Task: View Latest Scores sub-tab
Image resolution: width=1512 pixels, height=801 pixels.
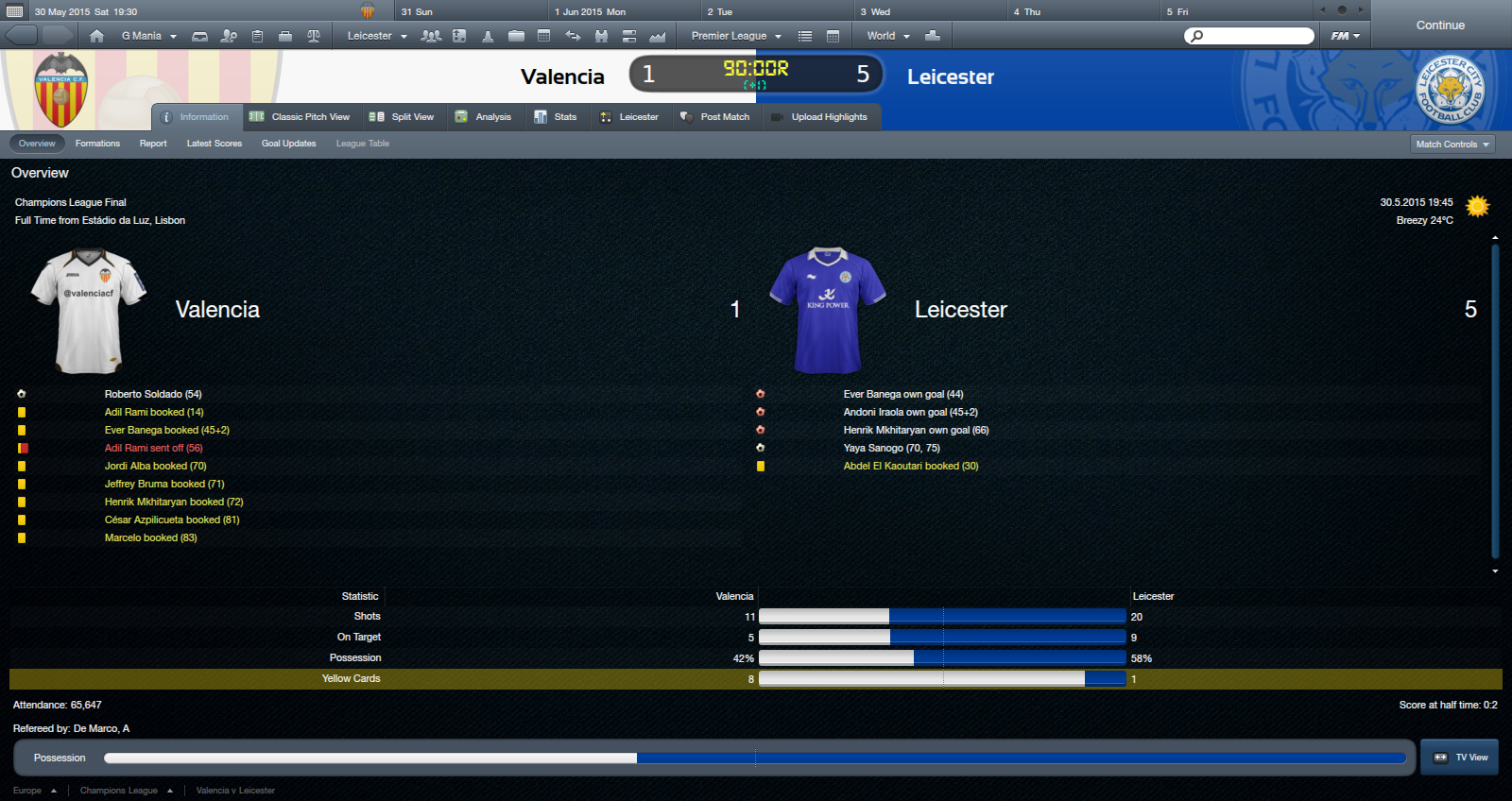Action: [214, 144]
